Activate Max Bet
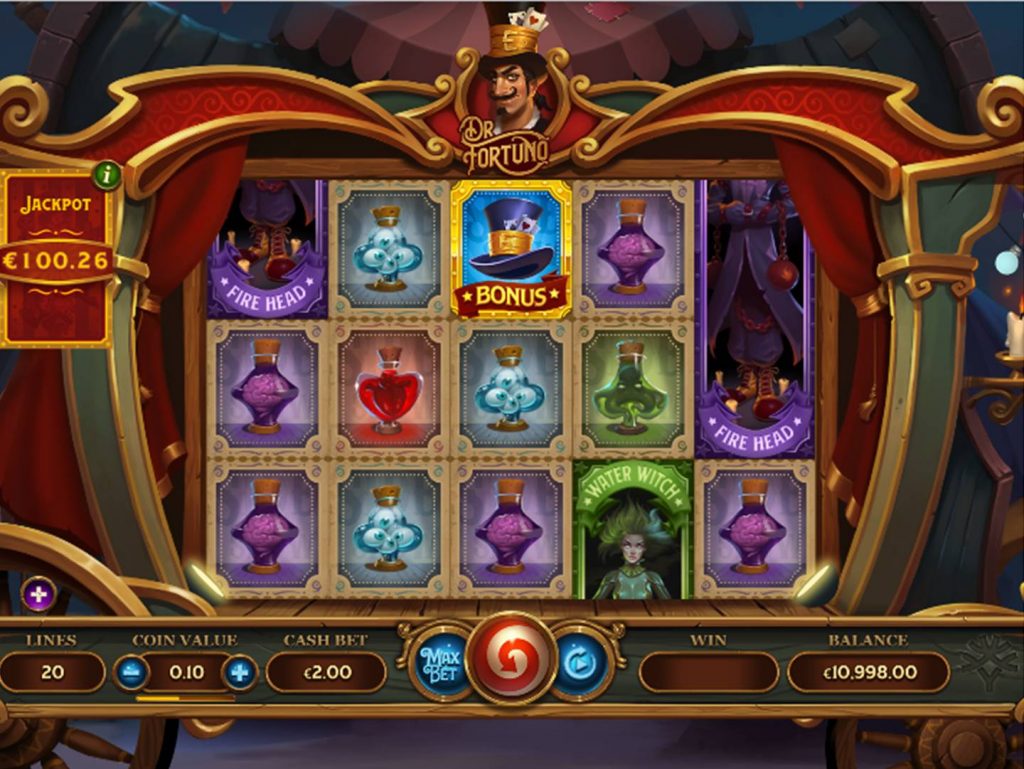Screen dimensions: 1024x769 tap(438, 663)
